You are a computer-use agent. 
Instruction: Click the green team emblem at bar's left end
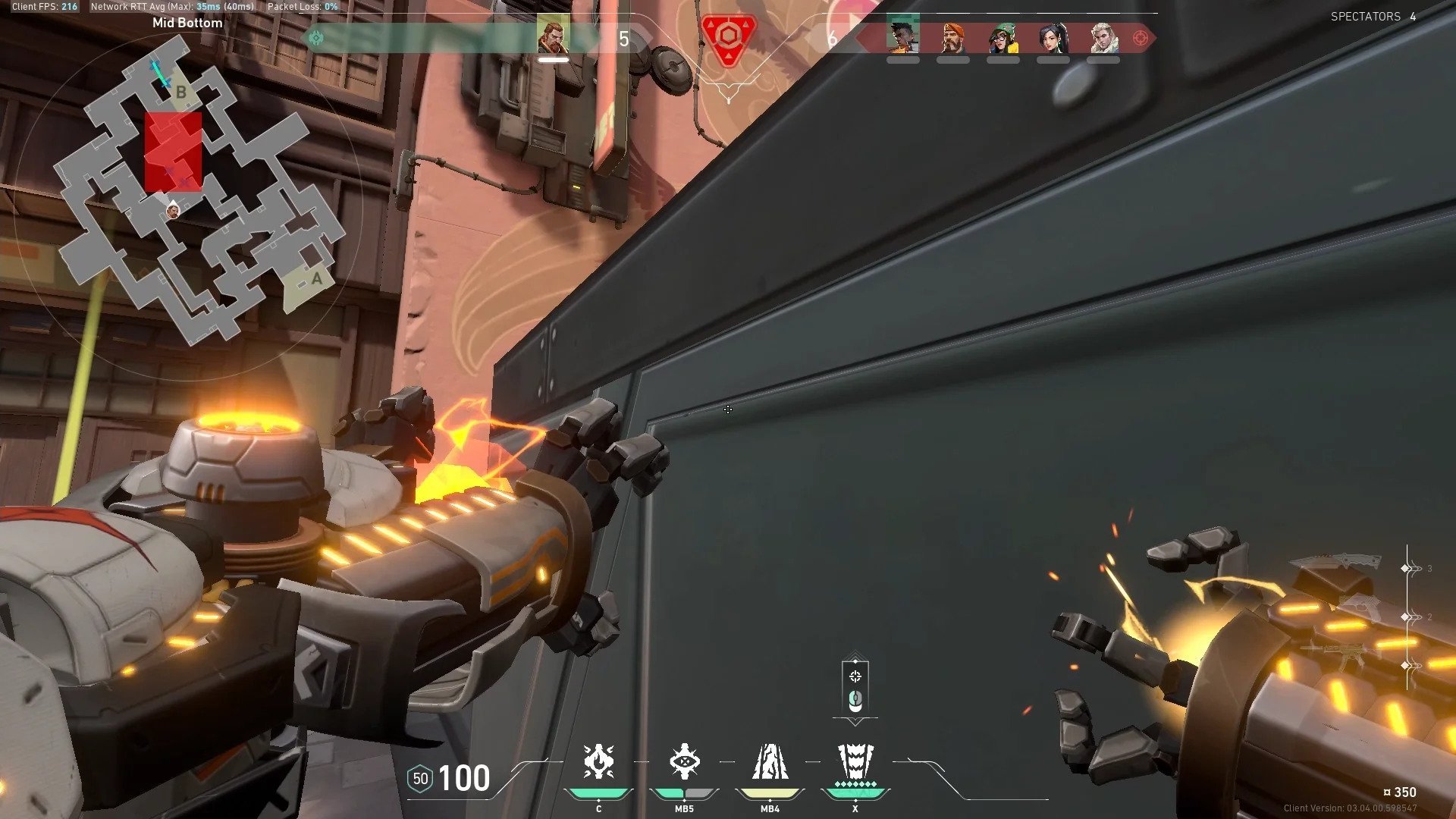click(316, 38)
